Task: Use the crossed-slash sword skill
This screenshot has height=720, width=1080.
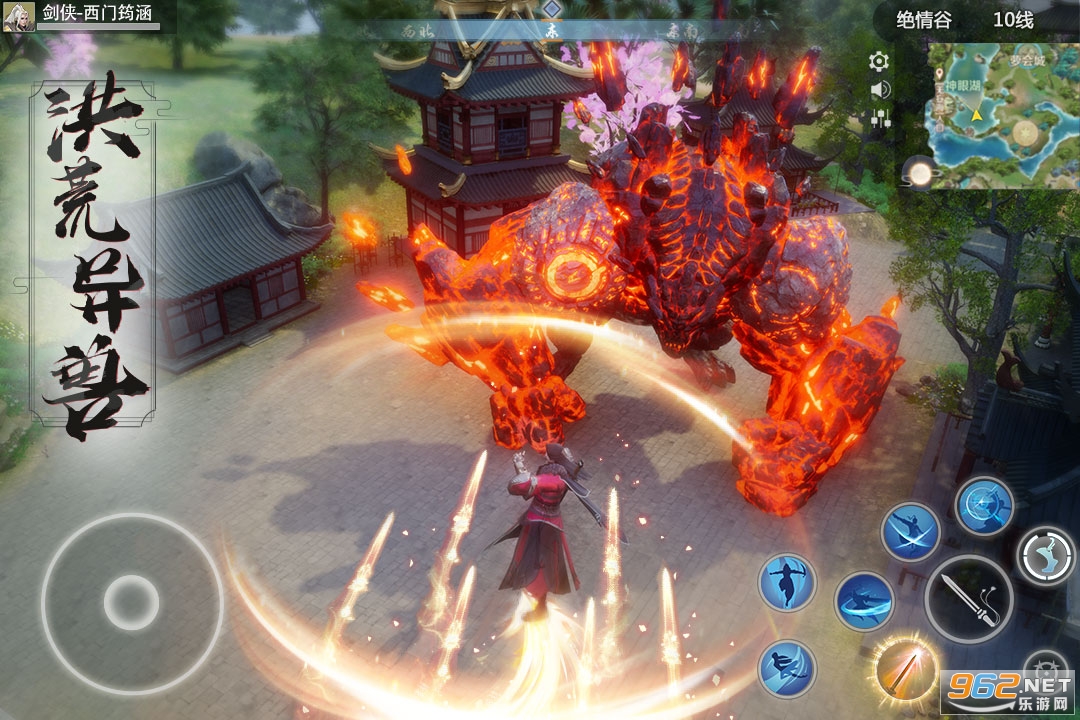Action: click(x=910, y=532)
